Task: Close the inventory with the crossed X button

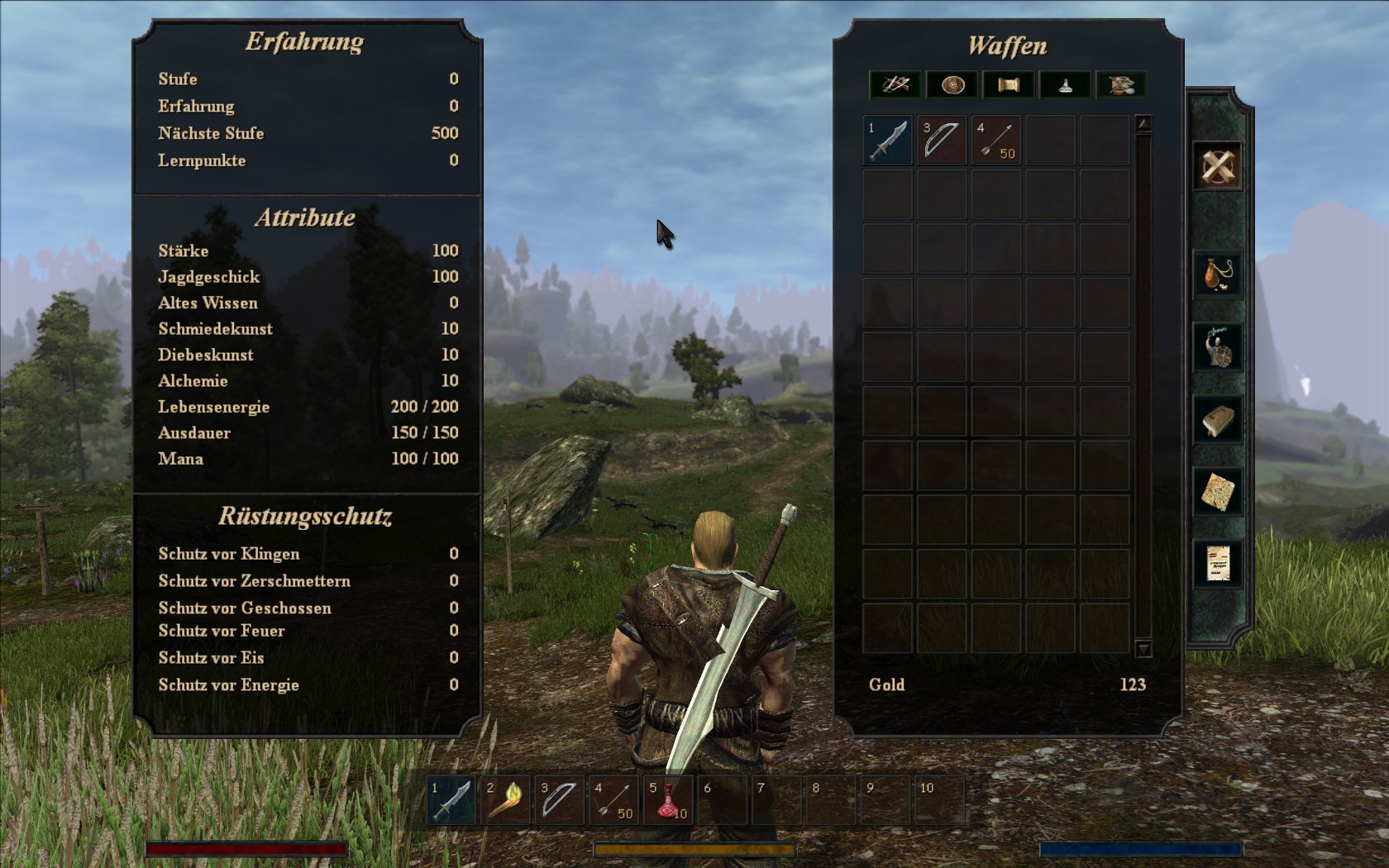Action: [1217, 167]
